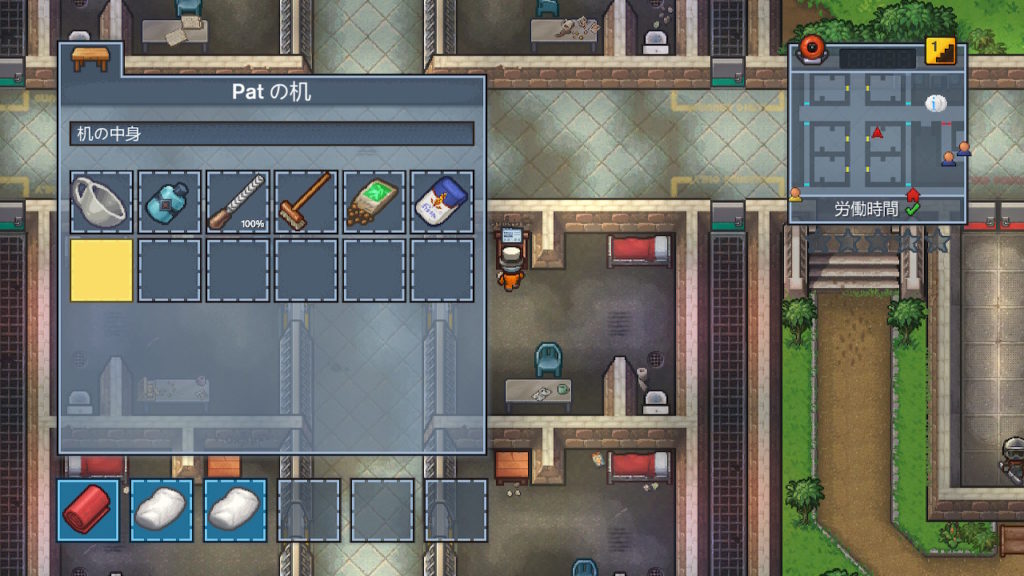1024x576 pixels.
Task: Pick the file tool showing 100%
Action: pyautogui.click(x=237, y=202)
